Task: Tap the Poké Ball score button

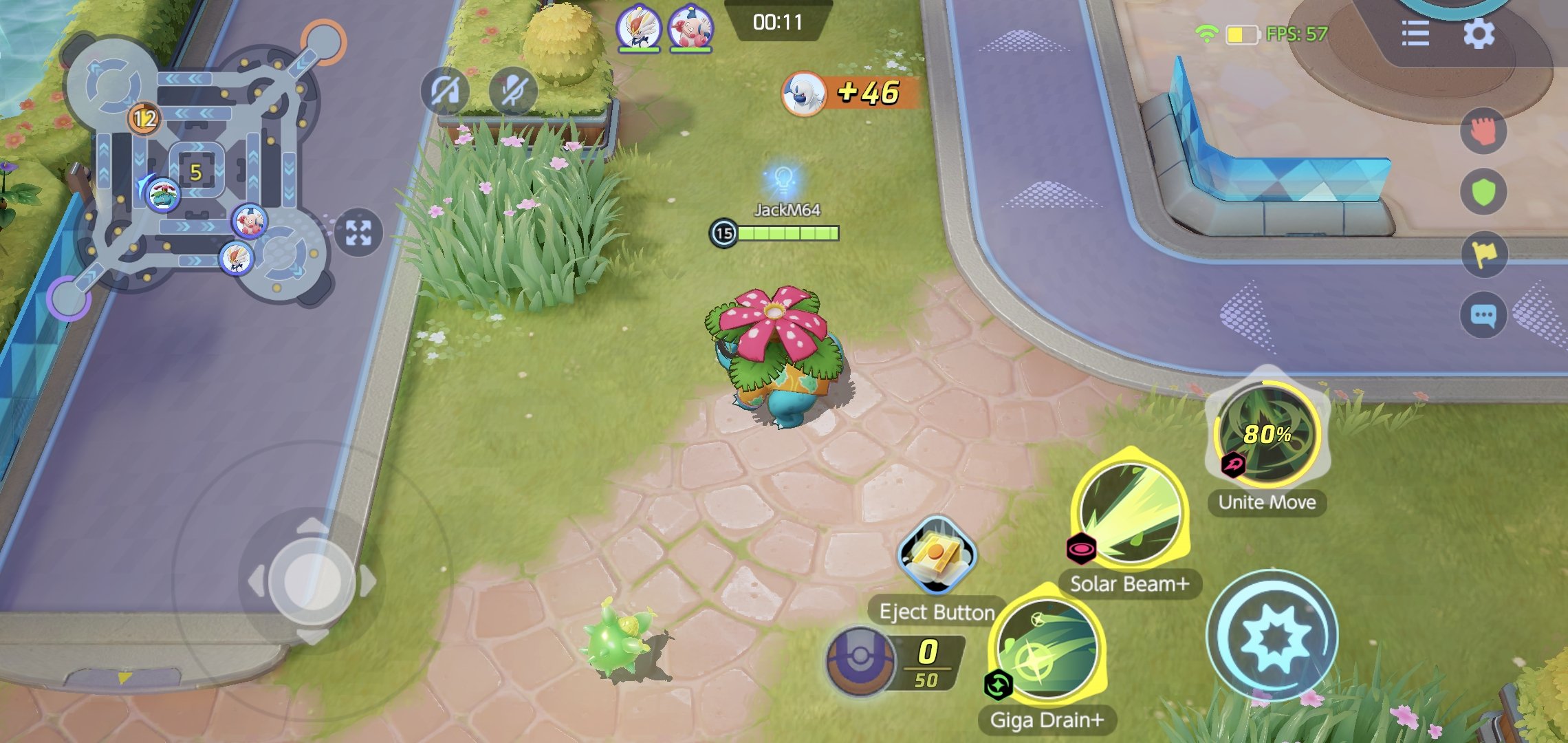Action: click(860, 660)
